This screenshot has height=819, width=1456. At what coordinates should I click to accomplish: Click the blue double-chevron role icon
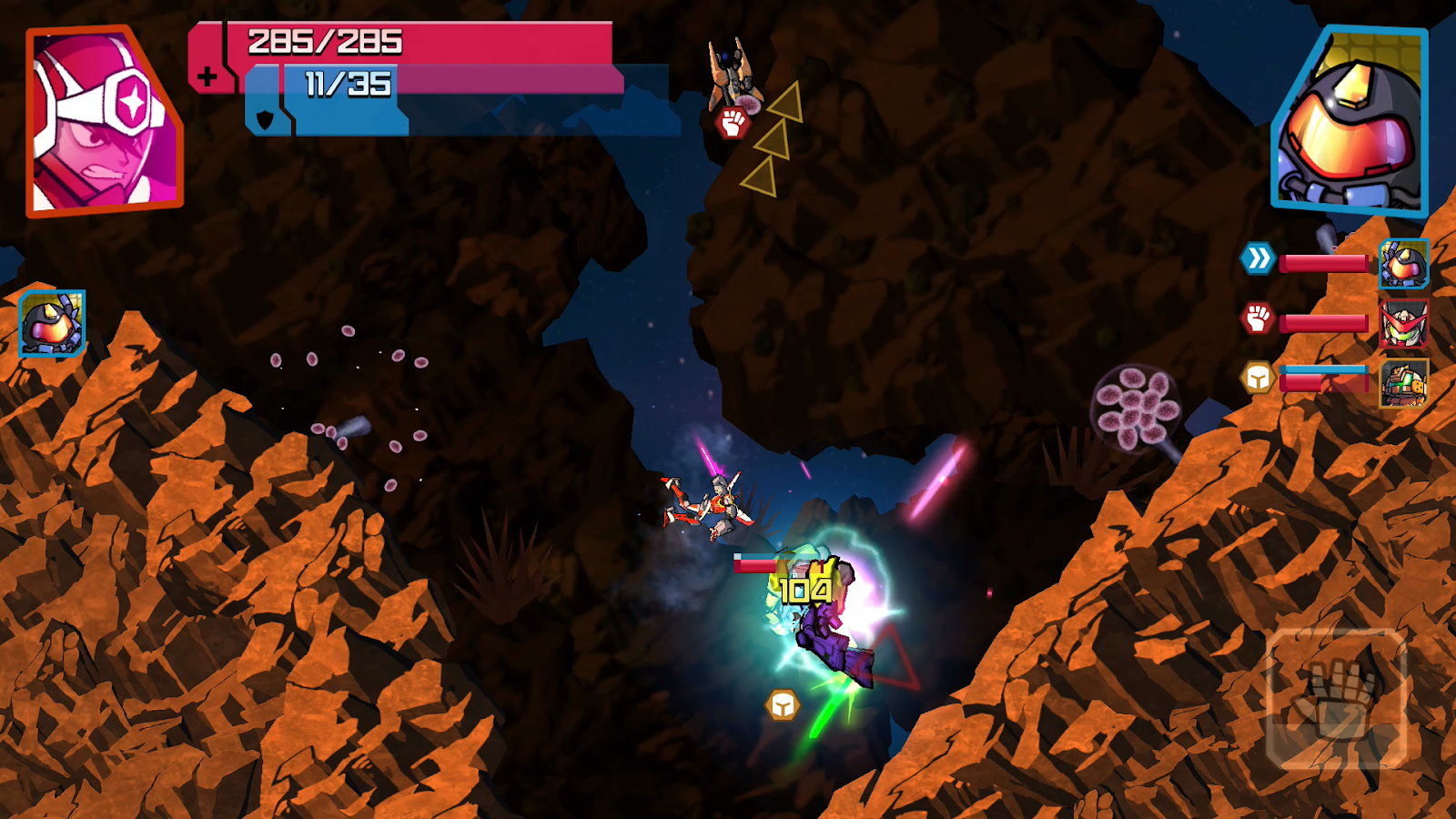tap(1258, 259)
